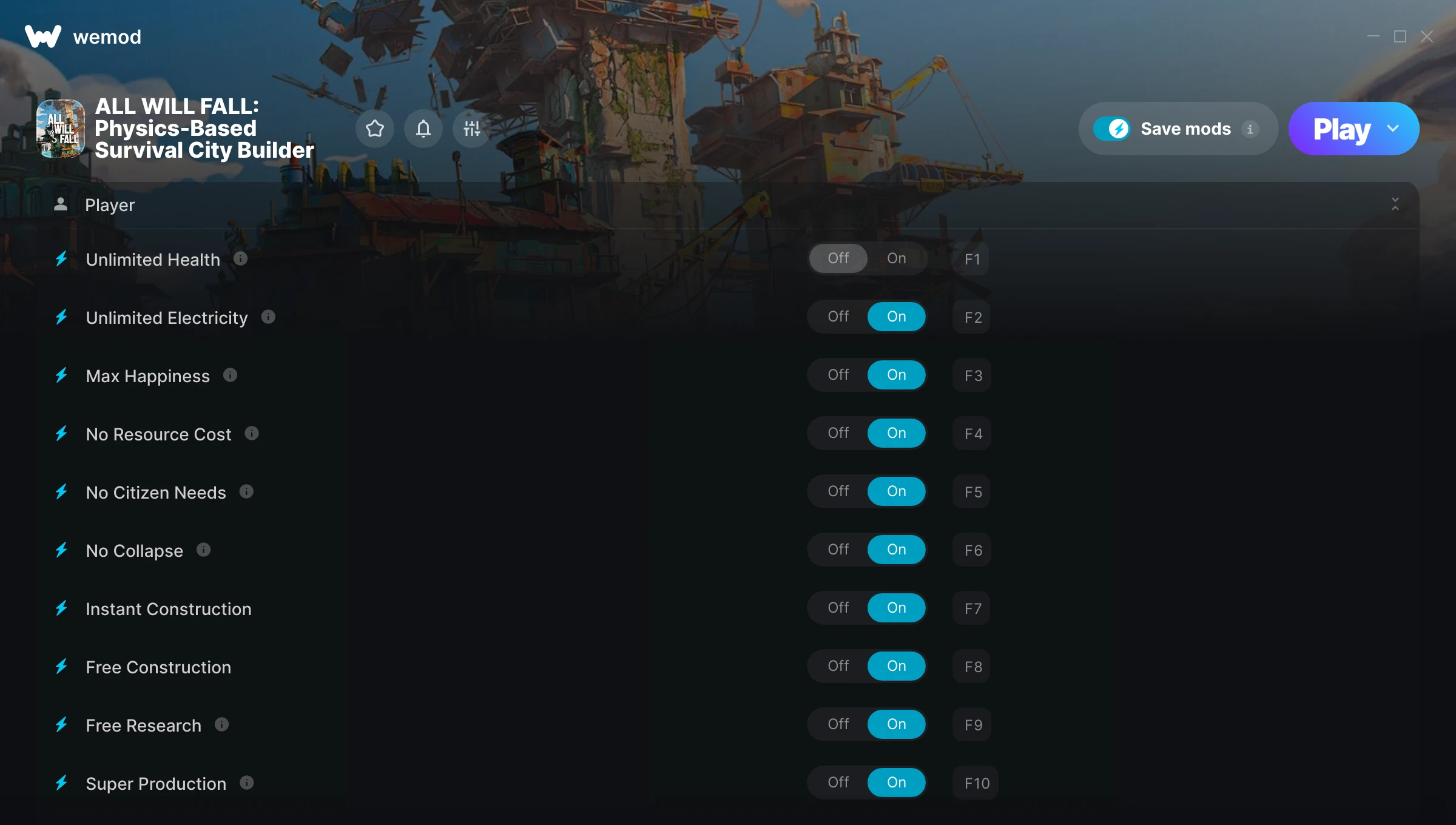This screenshot has height=825, width=1456.
Task: Turn off Unlimited Electricity
Action: 838,316
